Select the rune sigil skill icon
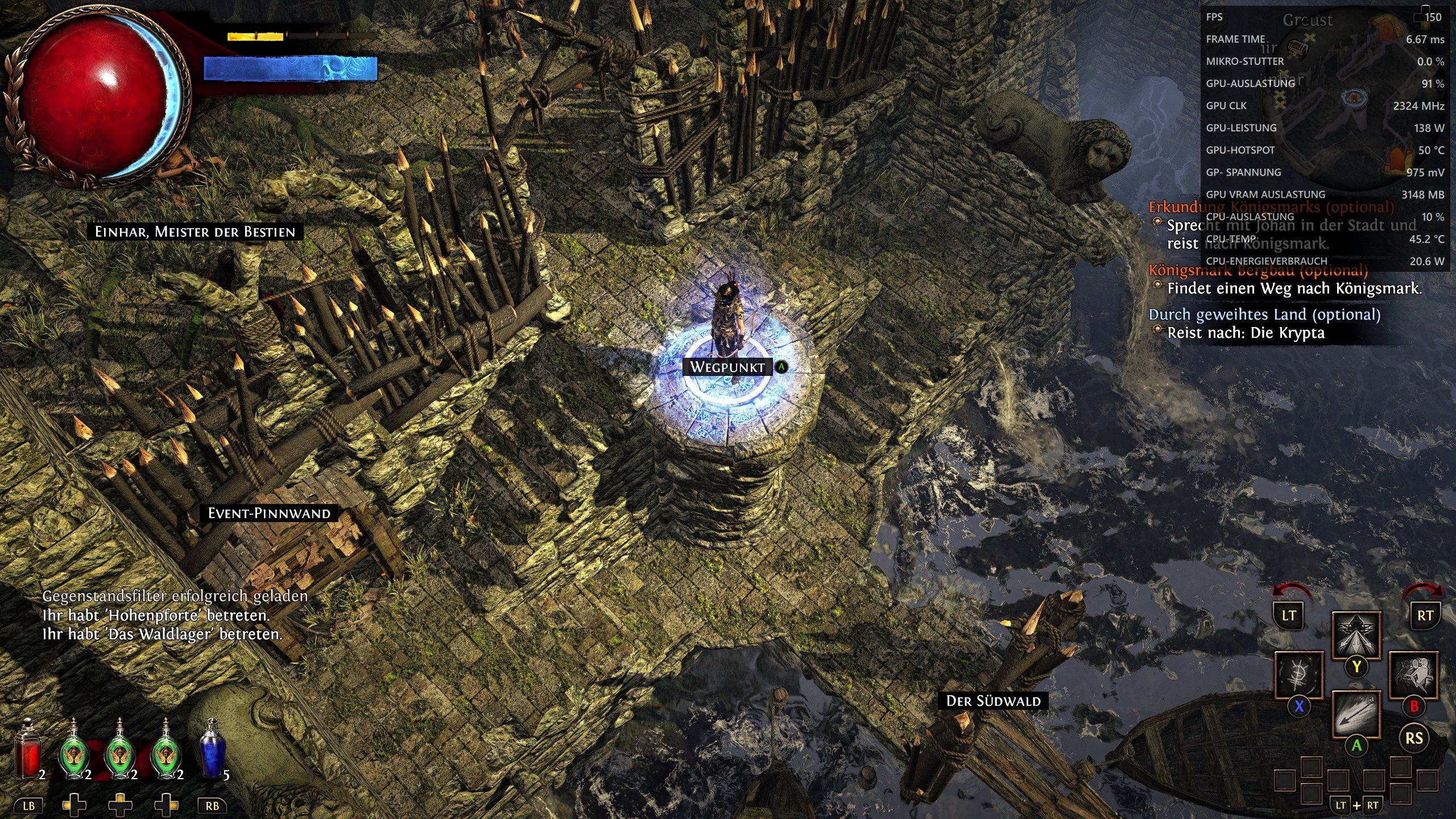The image size is (1456, 819). [1298, 676]
